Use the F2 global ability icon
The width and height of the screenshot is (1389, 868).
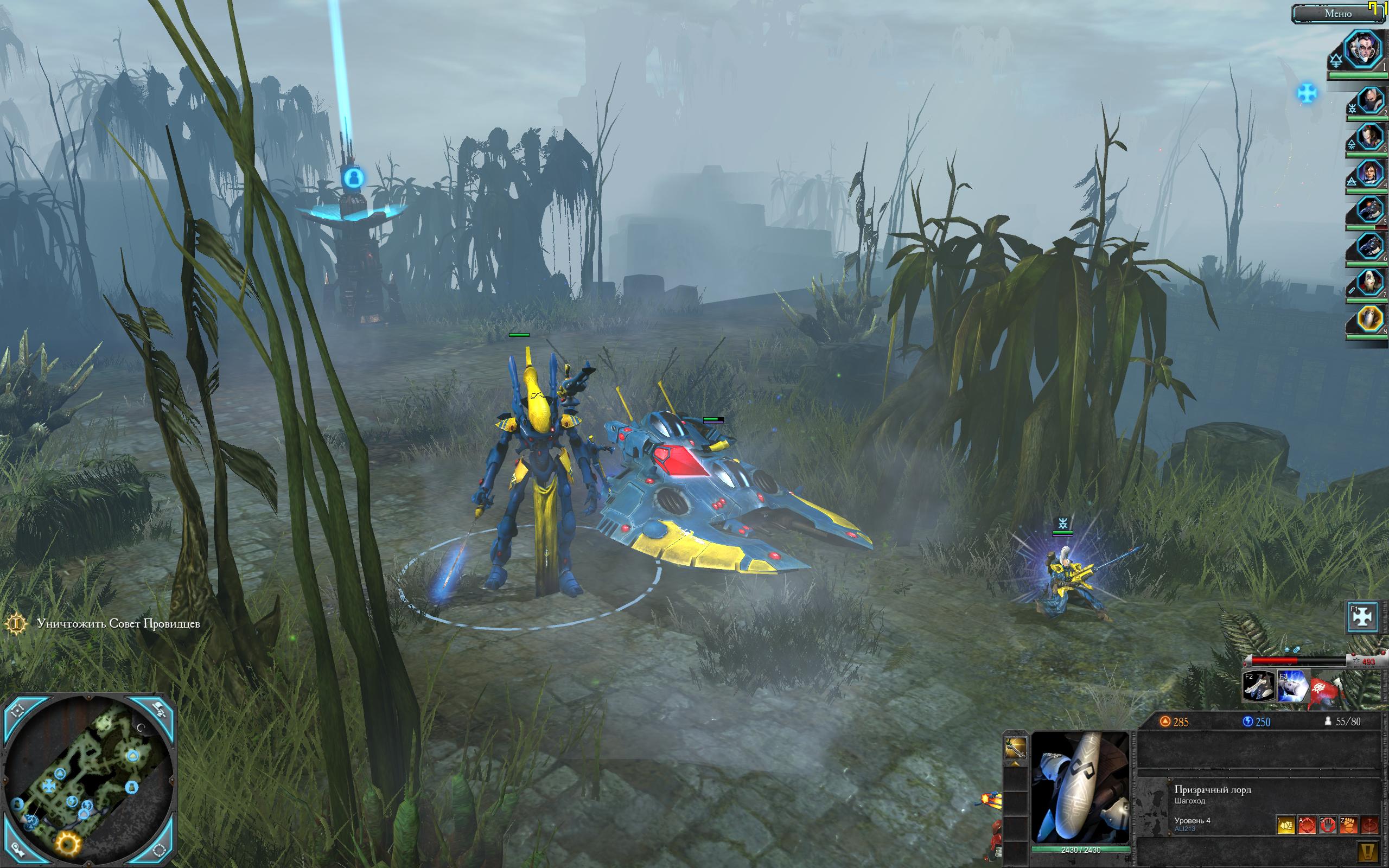coord(1258,687)
